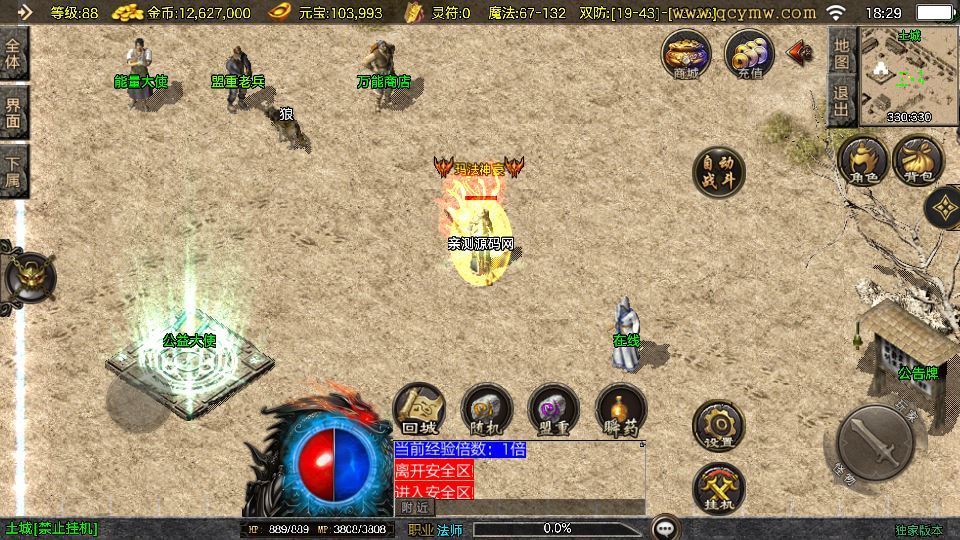
Task: Switch to the 附近 nearby chat tab
Action: (415, 508)
